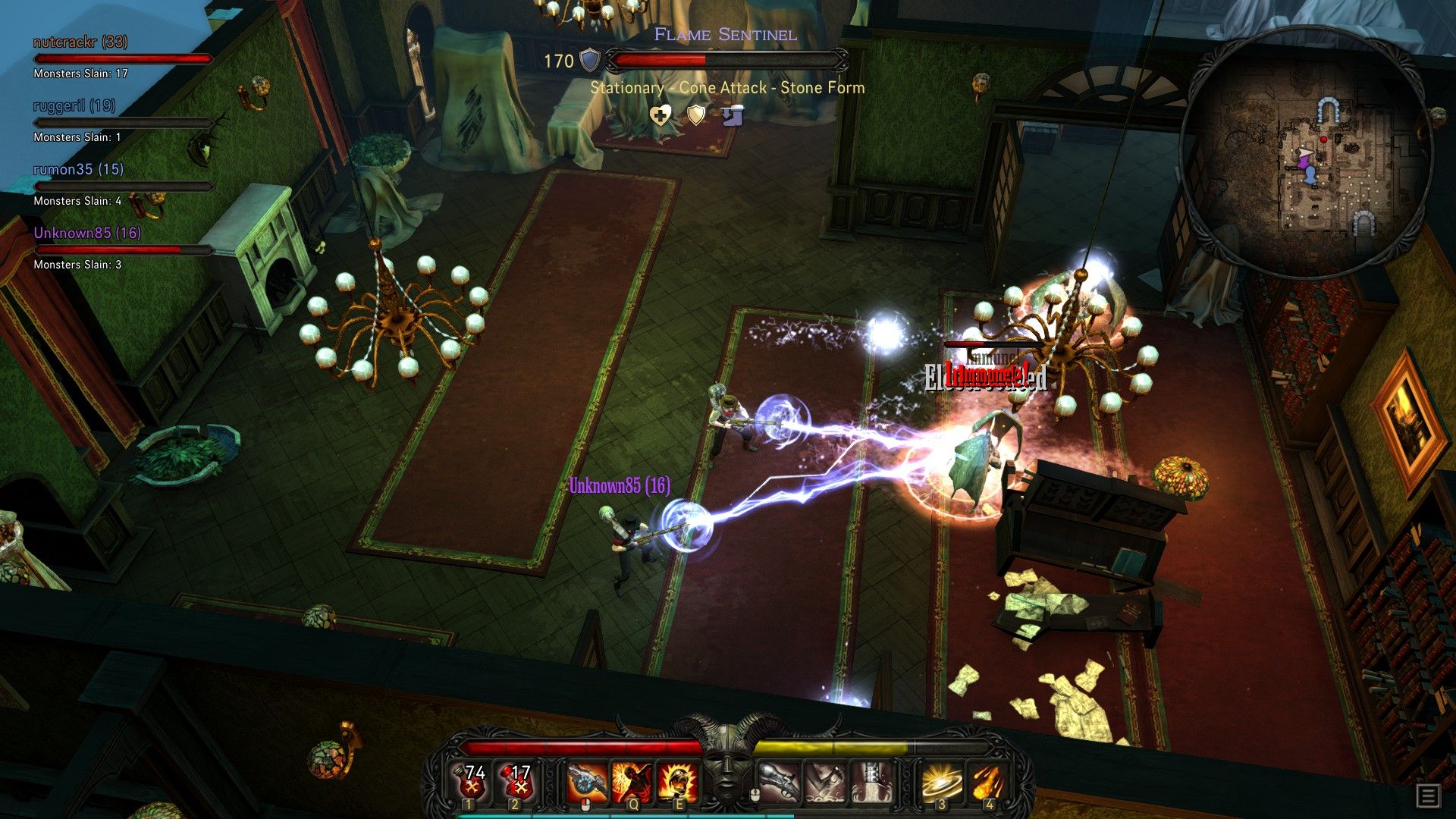Screen dimensions: 1456x819
Task: Click the circular minimap
Action: coord(1306,152)
